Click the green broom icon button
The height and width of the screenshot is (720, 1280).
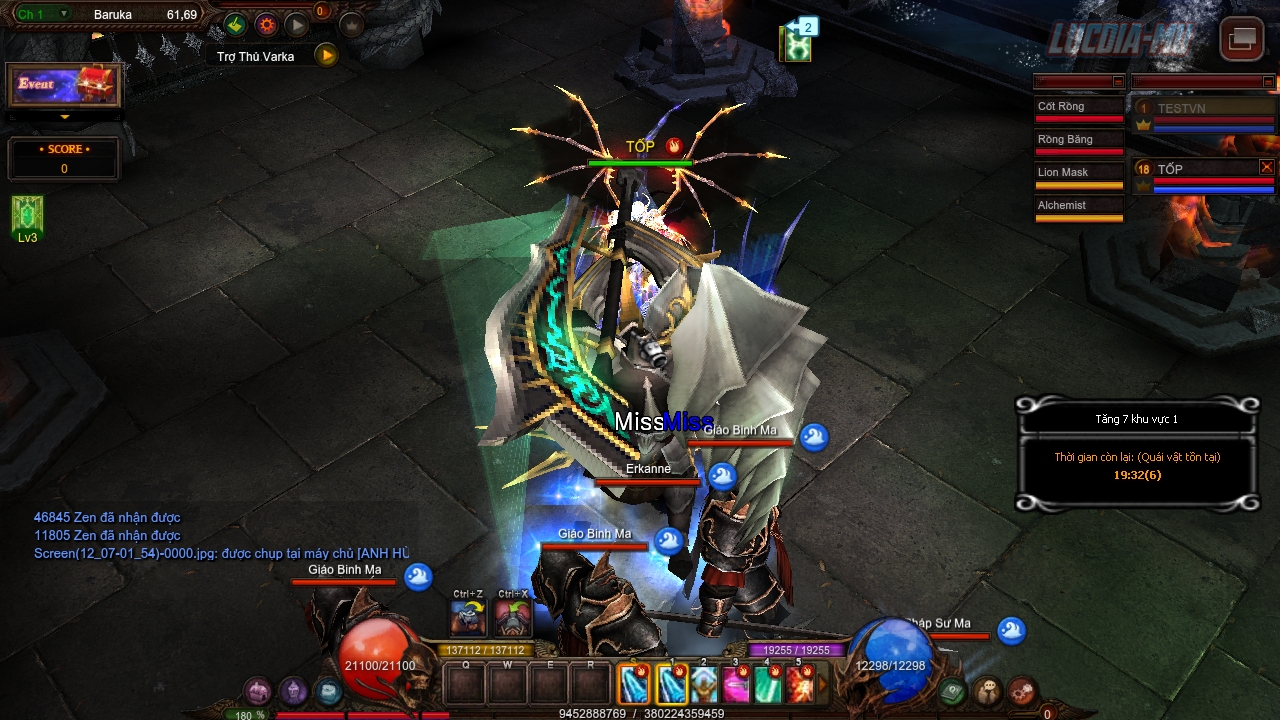[235, 25]
